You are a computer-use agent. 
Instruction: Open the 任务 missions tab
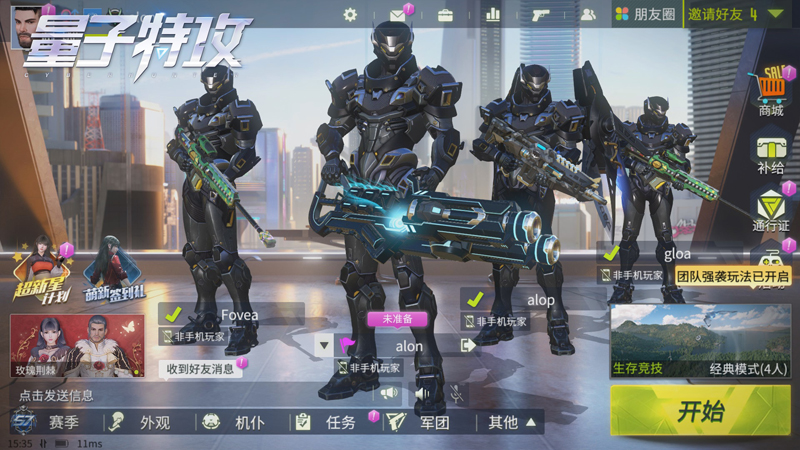tap(328, 422)
